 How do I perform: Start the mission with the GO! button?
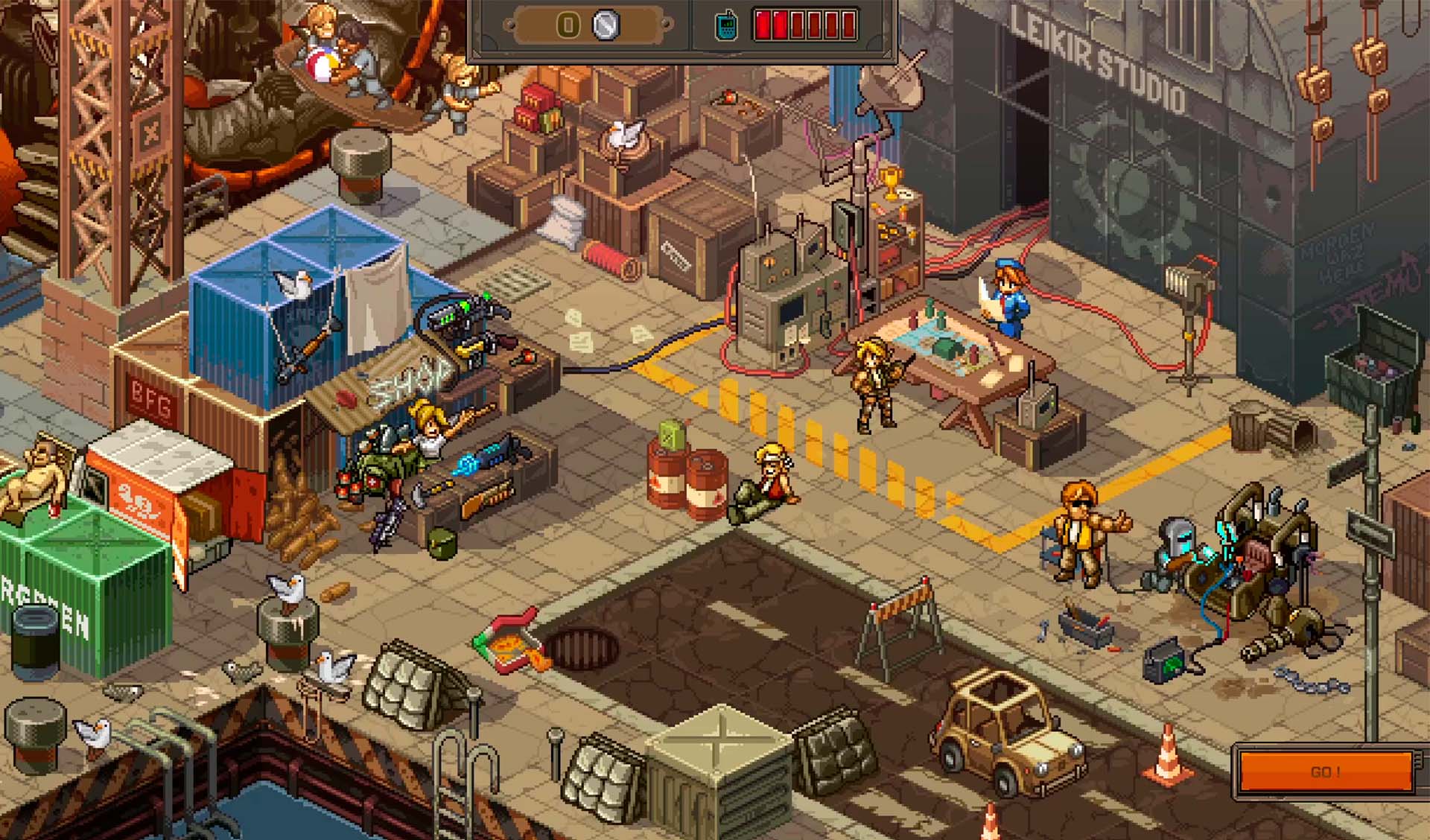click(1326, 771)
